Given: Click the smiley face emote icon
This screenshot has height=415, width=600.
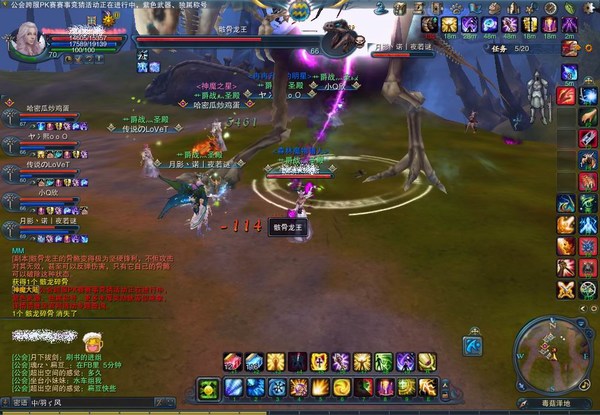Looking at the screenshot, I should click(x=93, y=341).
